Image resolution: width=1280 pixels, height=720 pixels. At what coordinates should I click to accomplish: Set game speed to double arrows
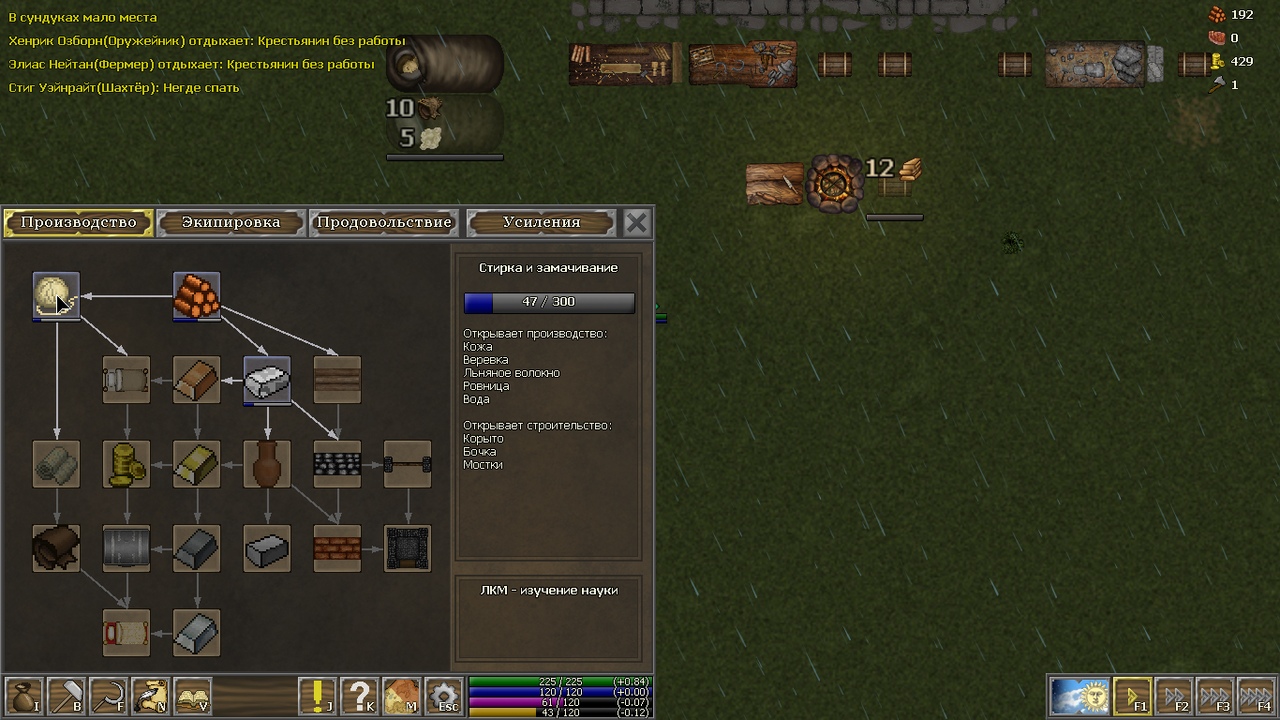[x=1174, y=696]
